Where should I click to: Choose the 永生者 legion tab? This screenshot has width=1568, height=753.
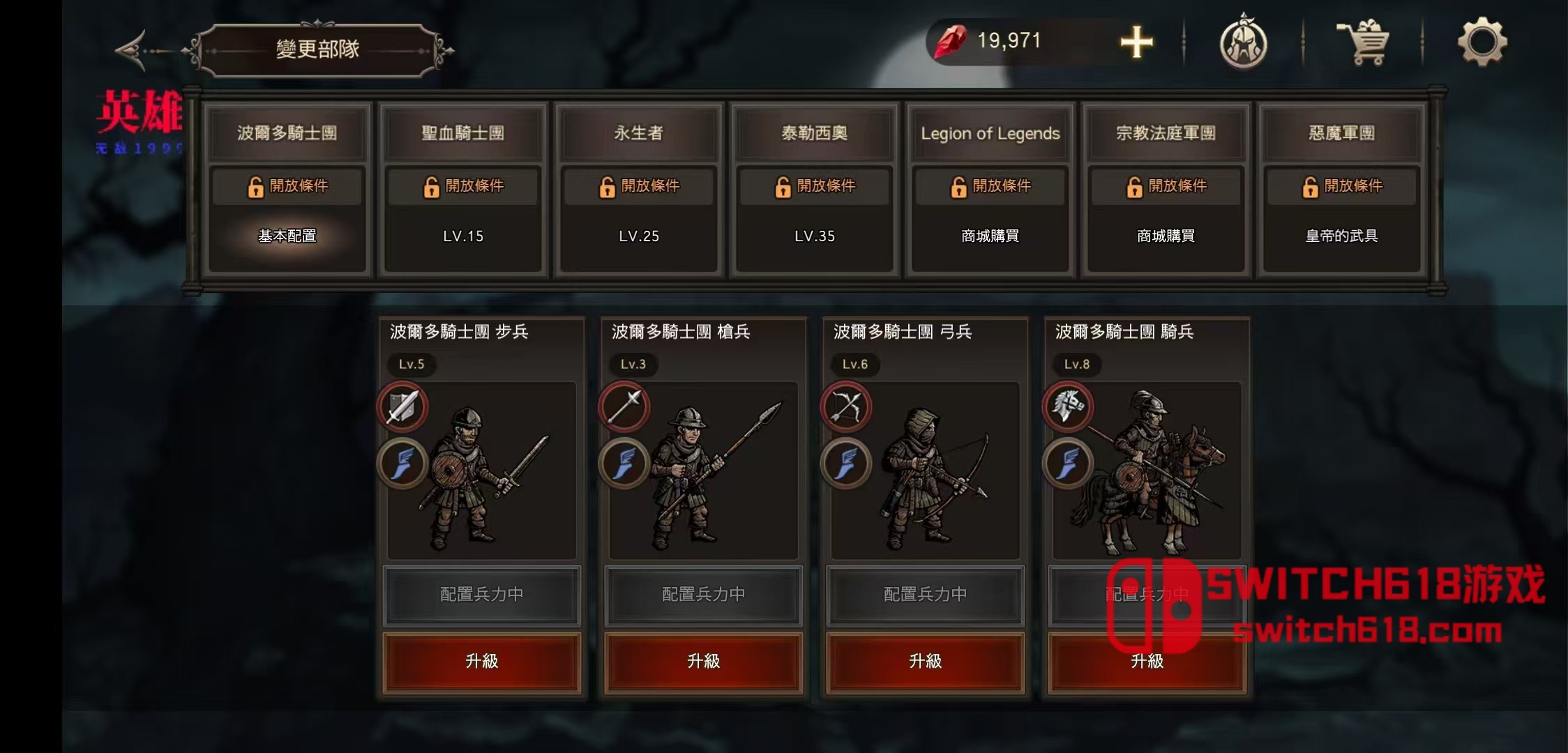[639, 133]
